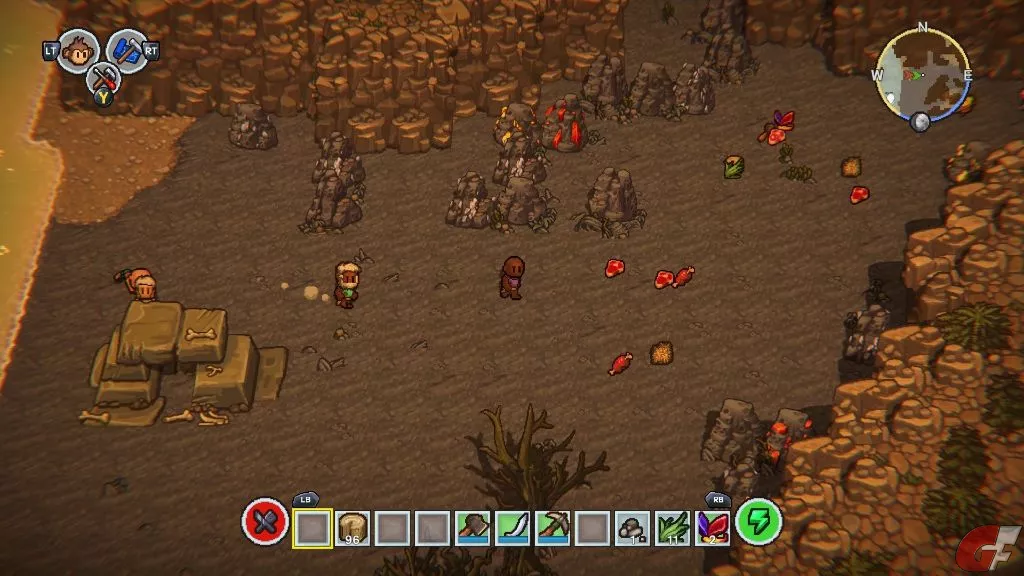1024x576 pixels.
Task: Click the moon phase indicator on minimap
Action: point(920,122)
